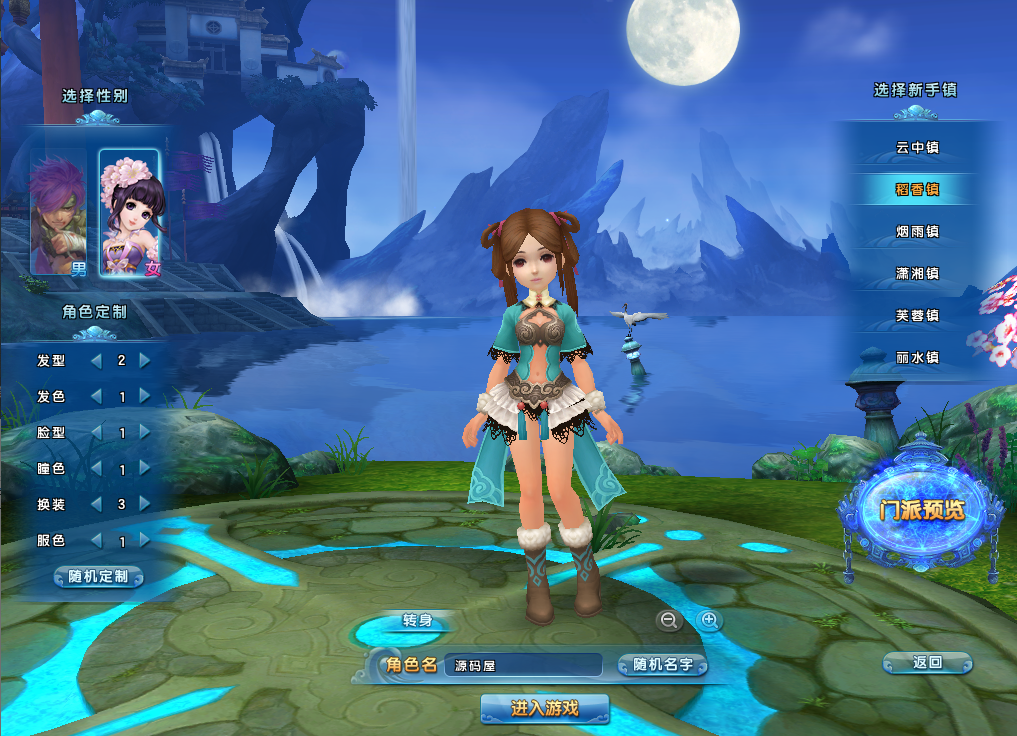Select 云中镇 starter town
This screenshot has height=736, width=1017.
pos(917,148)
